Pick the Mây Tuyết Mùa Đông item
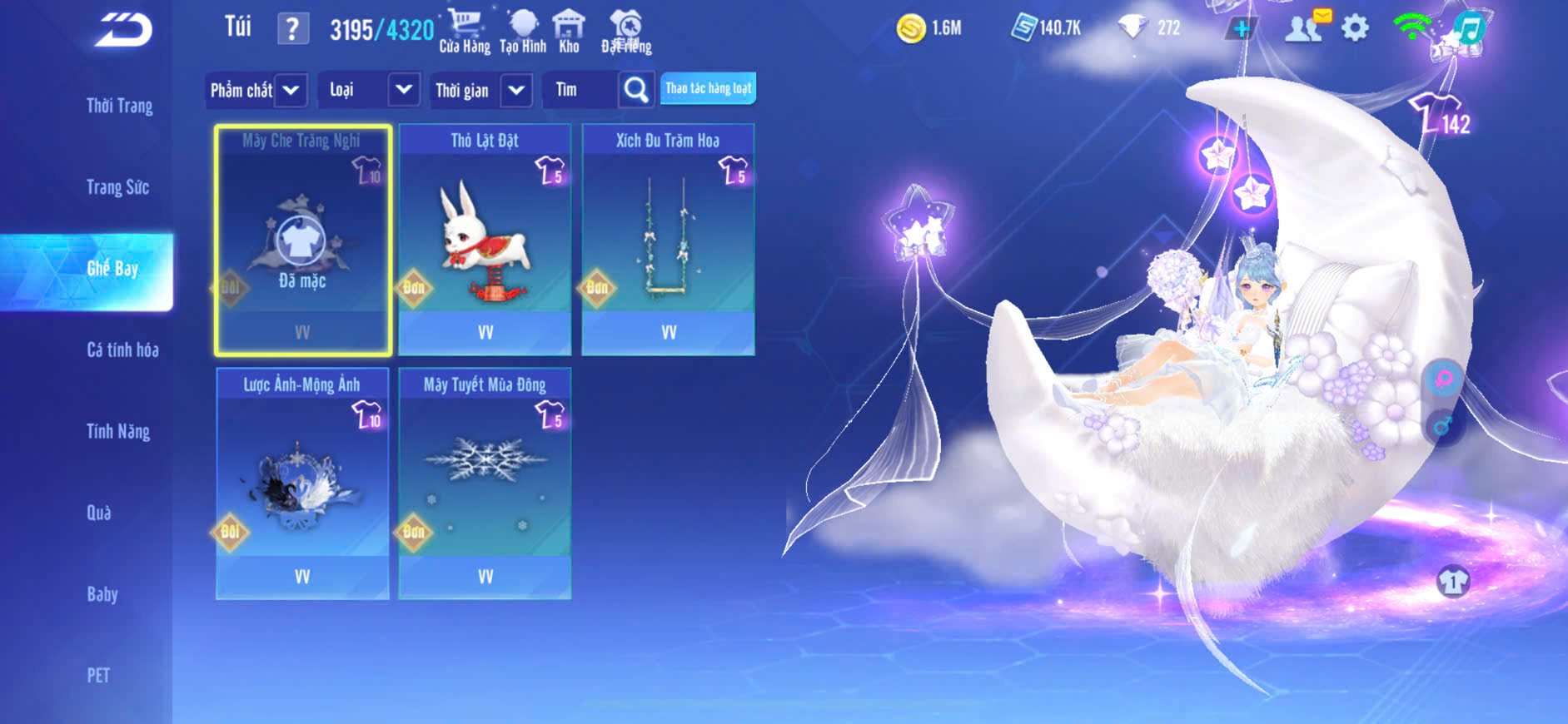Image resolution: width=1568 pixels, height=724 pixels. 485,483
